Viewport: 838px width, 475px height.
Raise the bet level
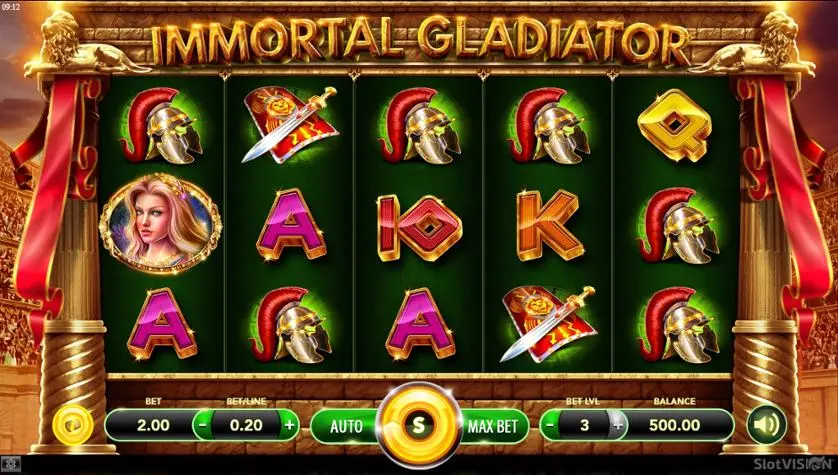(617, 424)
